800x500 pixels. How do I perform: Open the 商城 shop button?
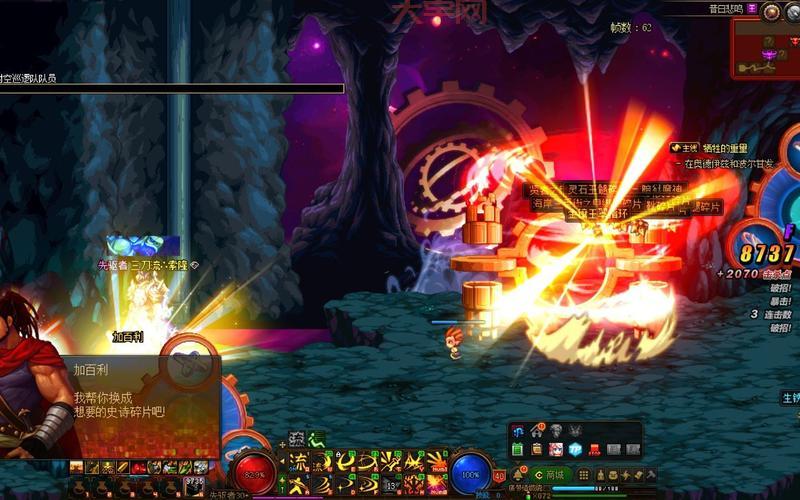[553, 474]
